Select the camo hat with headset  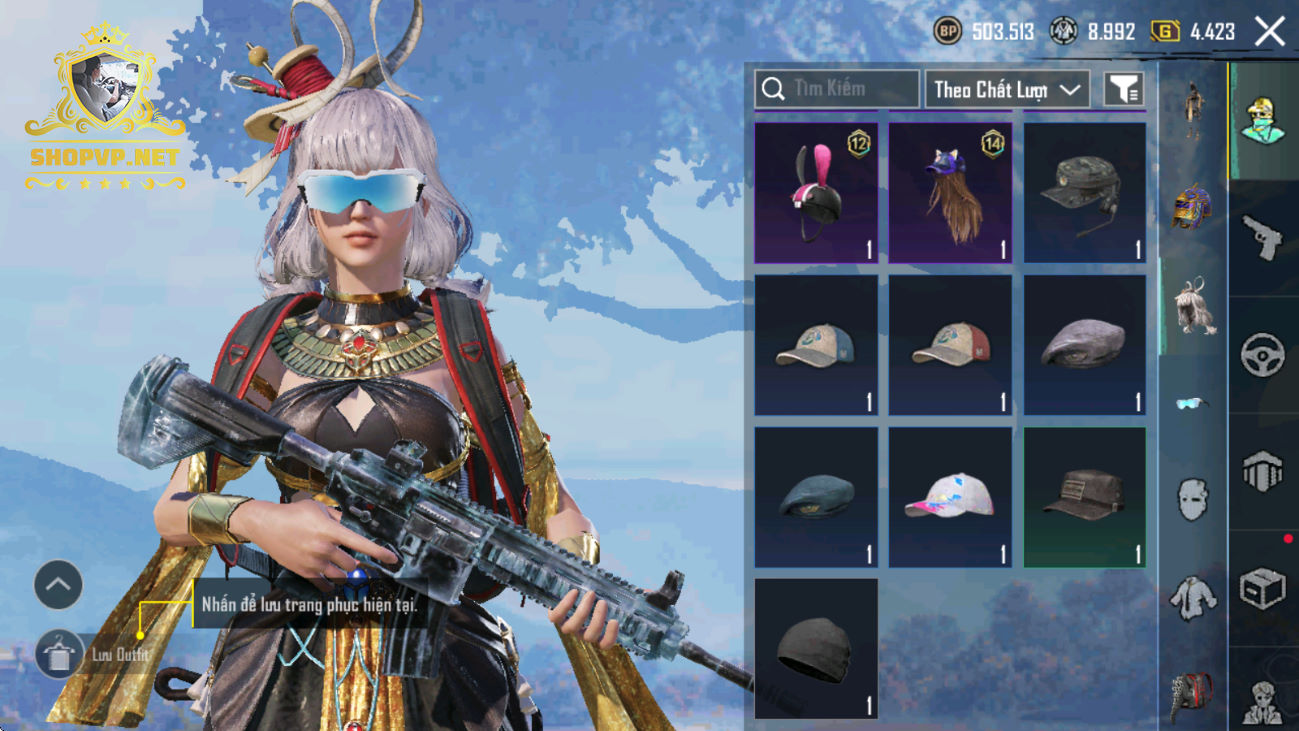[x=1084, y=193]
